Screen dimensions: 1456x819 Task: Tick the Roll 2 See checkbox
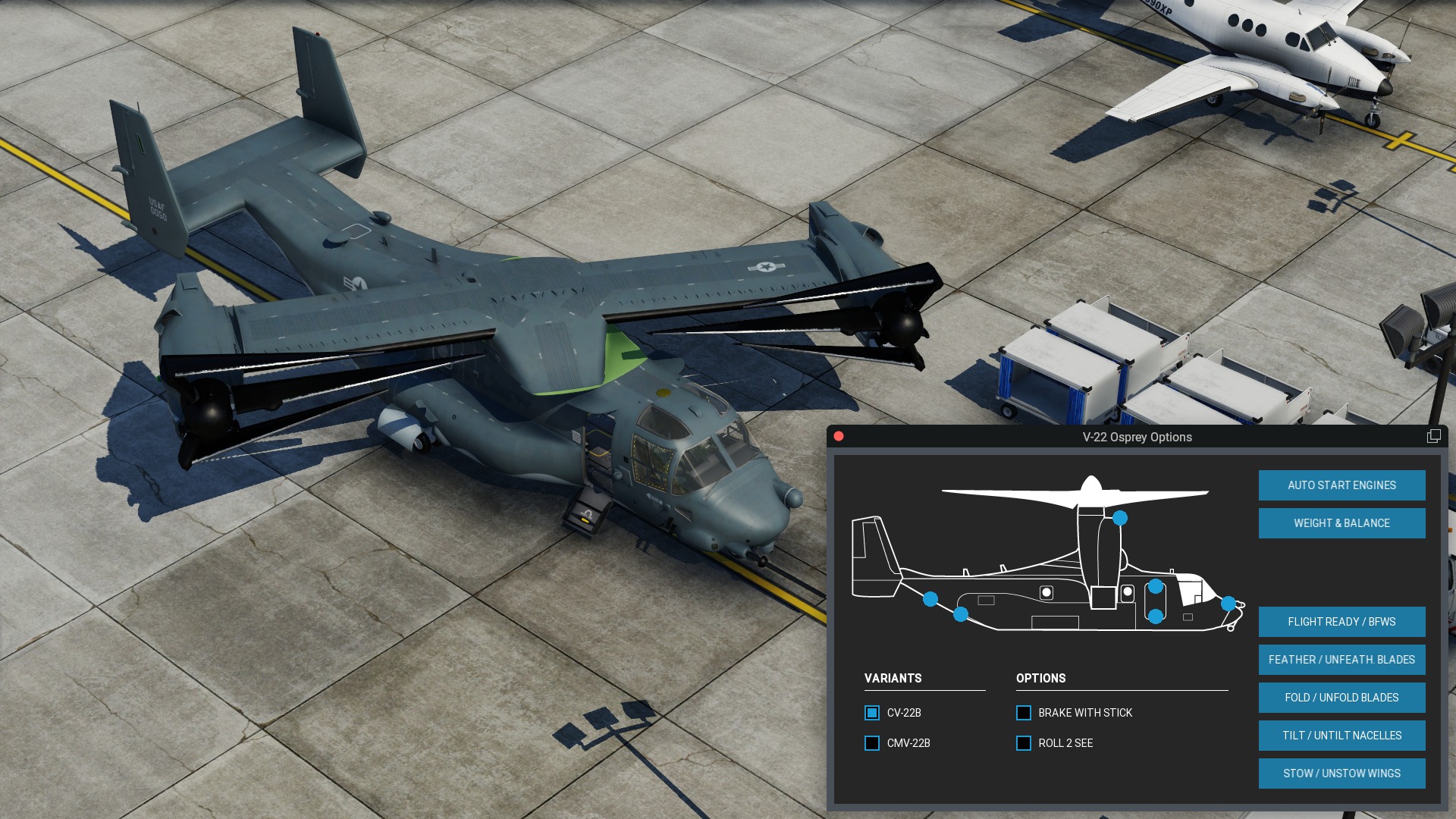tap(1024, 743)
